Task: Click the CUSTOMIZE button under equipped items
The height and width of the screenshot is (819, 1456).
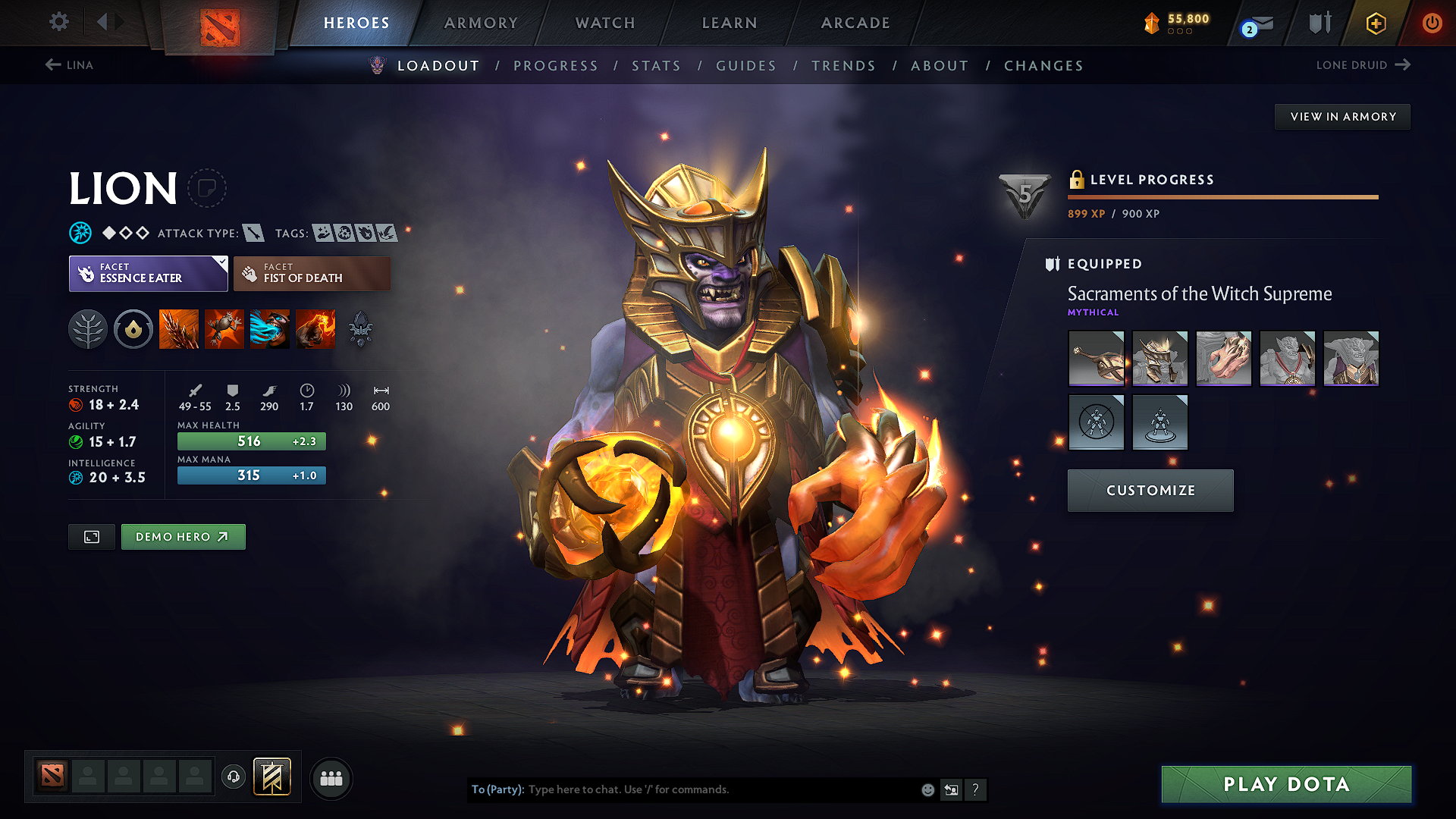Action: 1150,490
